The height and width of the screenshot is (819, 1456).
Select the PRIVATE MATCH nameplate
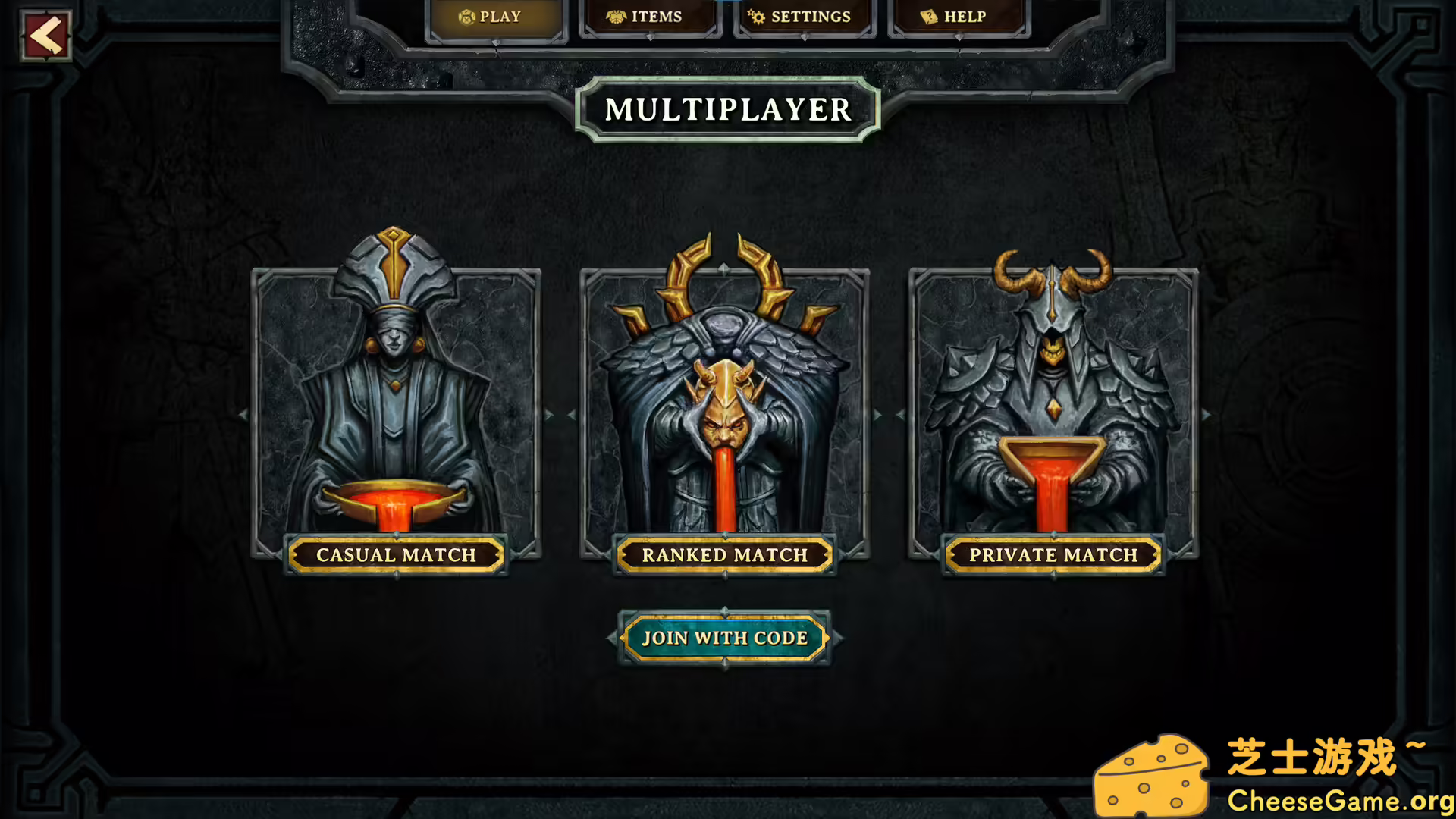coord(1053,554)
